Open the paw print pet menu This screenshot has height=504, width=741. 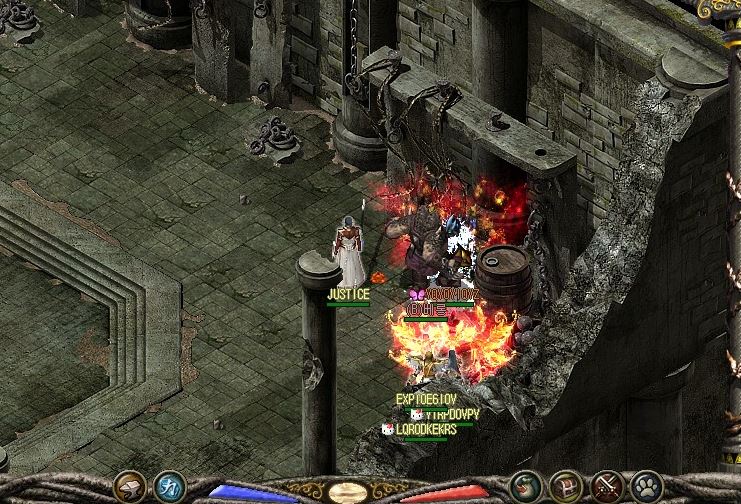pyautogui.click(x=647, y=487)
